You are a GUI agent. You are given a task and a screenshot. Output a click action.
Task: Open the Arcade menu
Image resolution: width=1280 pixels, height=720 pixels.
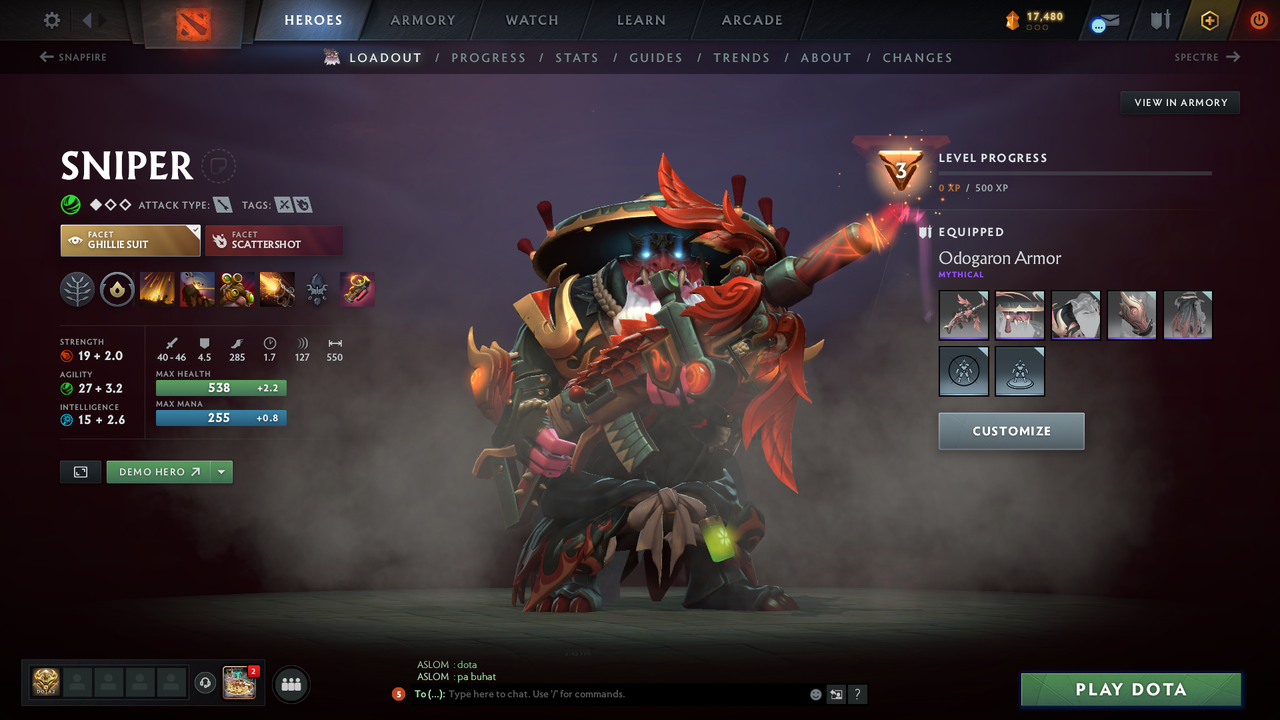tap(751, 20)
